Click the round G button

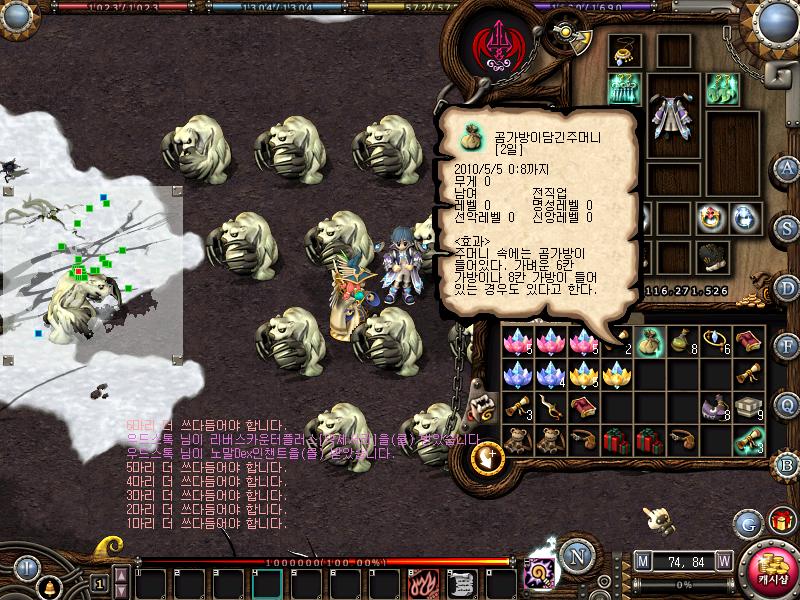pos(747,522)
